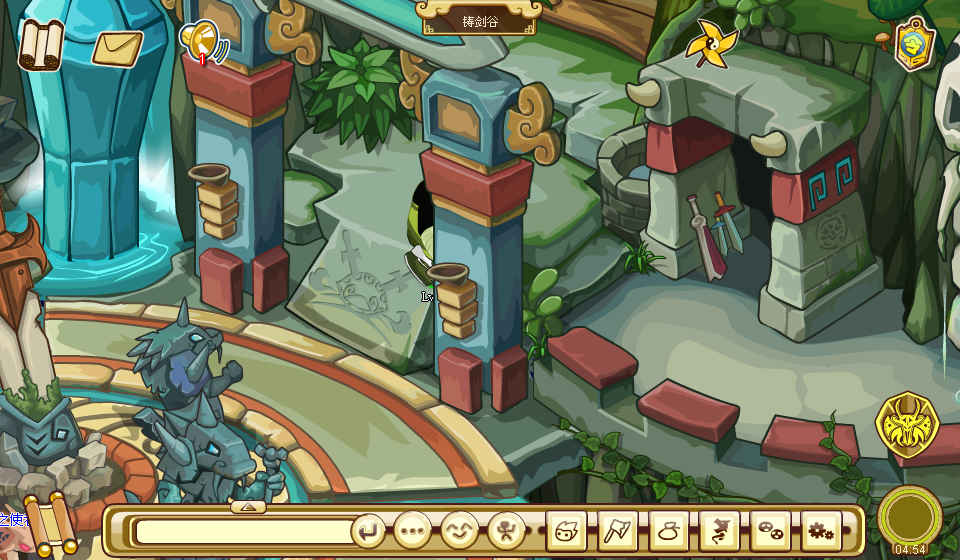Image resolution: width=960 pixels, height=560 pixels.
Task: Focus the chat input field
Action: 244,530
